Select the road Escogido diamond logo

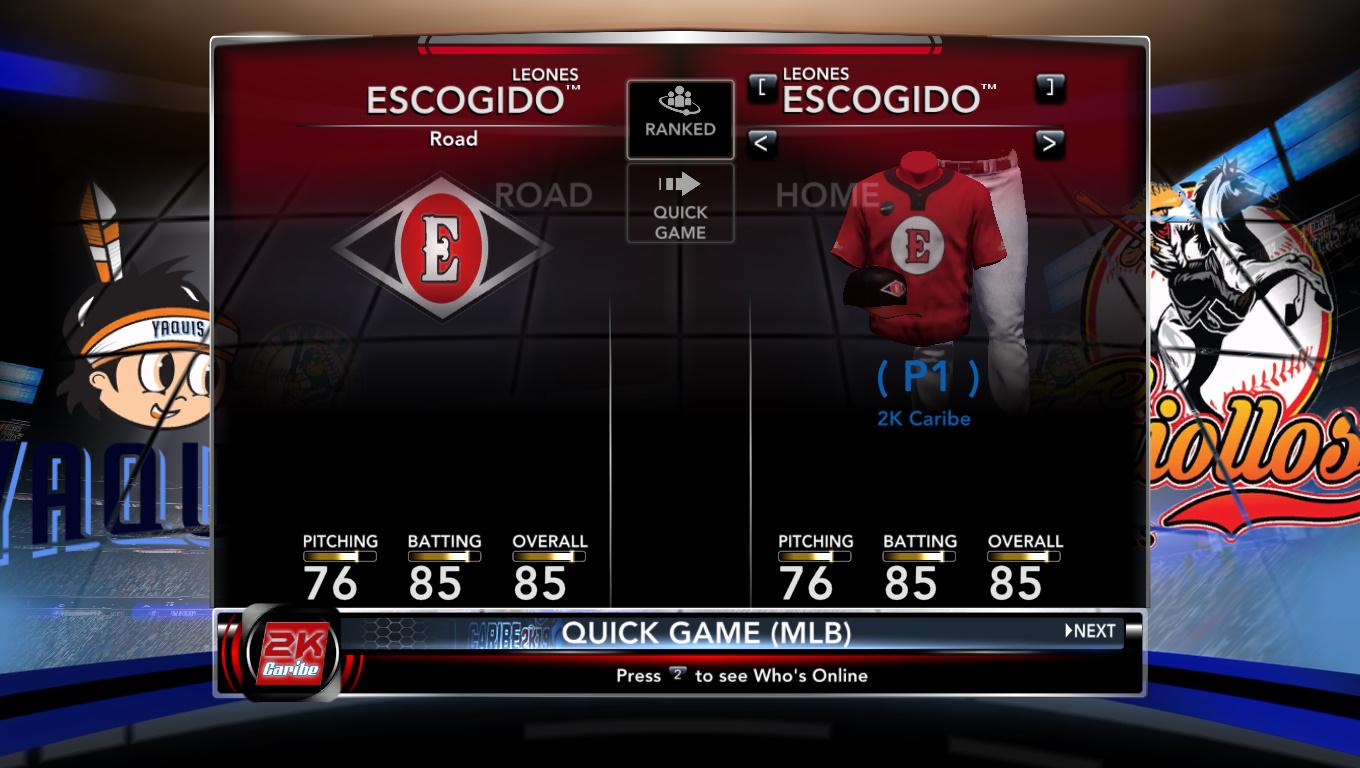[441, 248]
